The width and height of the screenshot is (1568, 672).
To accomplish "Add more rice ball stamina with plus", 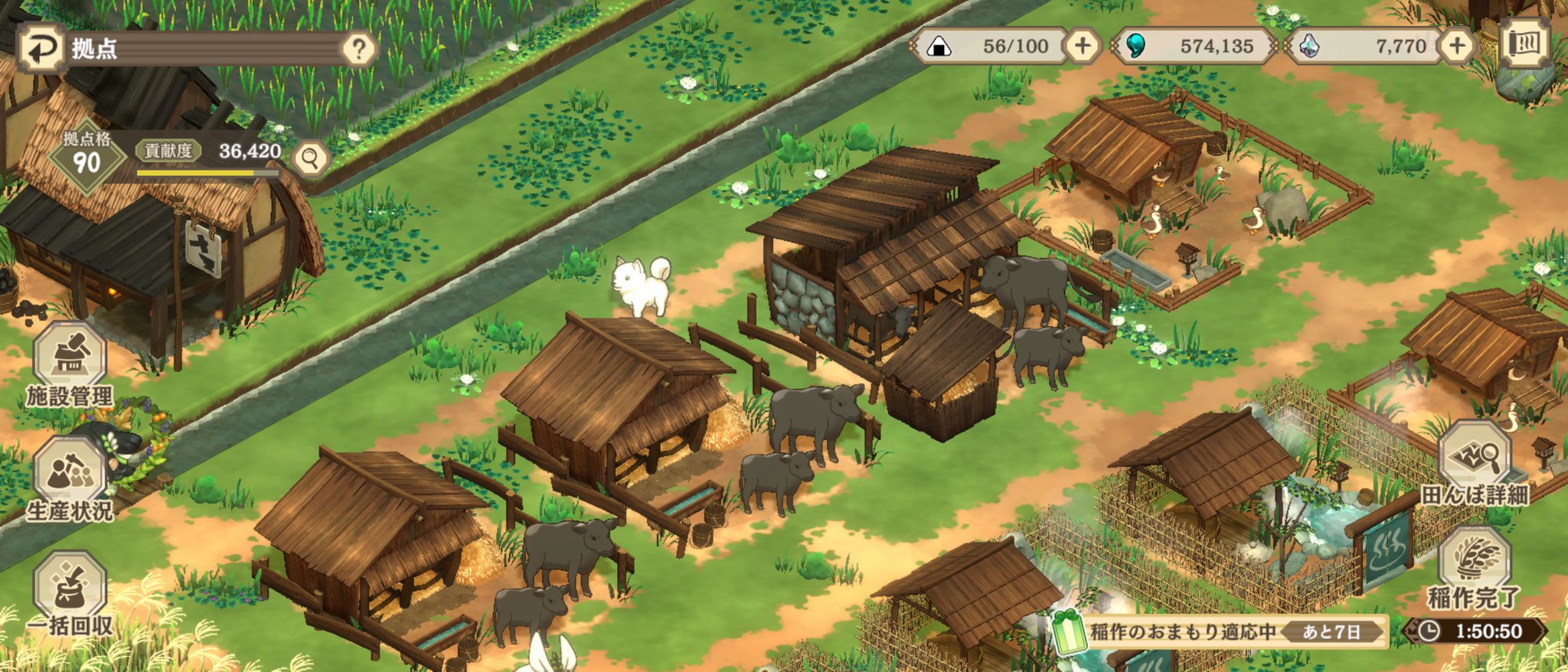I will 1082,46.
